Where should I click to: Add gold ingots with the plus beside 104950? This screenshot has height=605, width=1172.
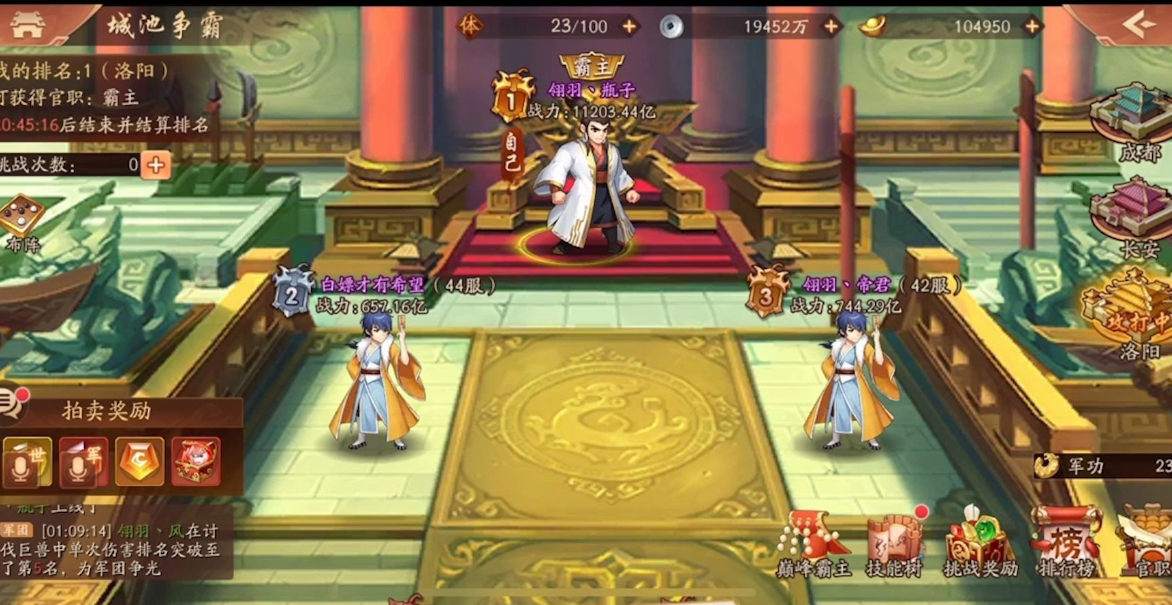coord(1032,27)
